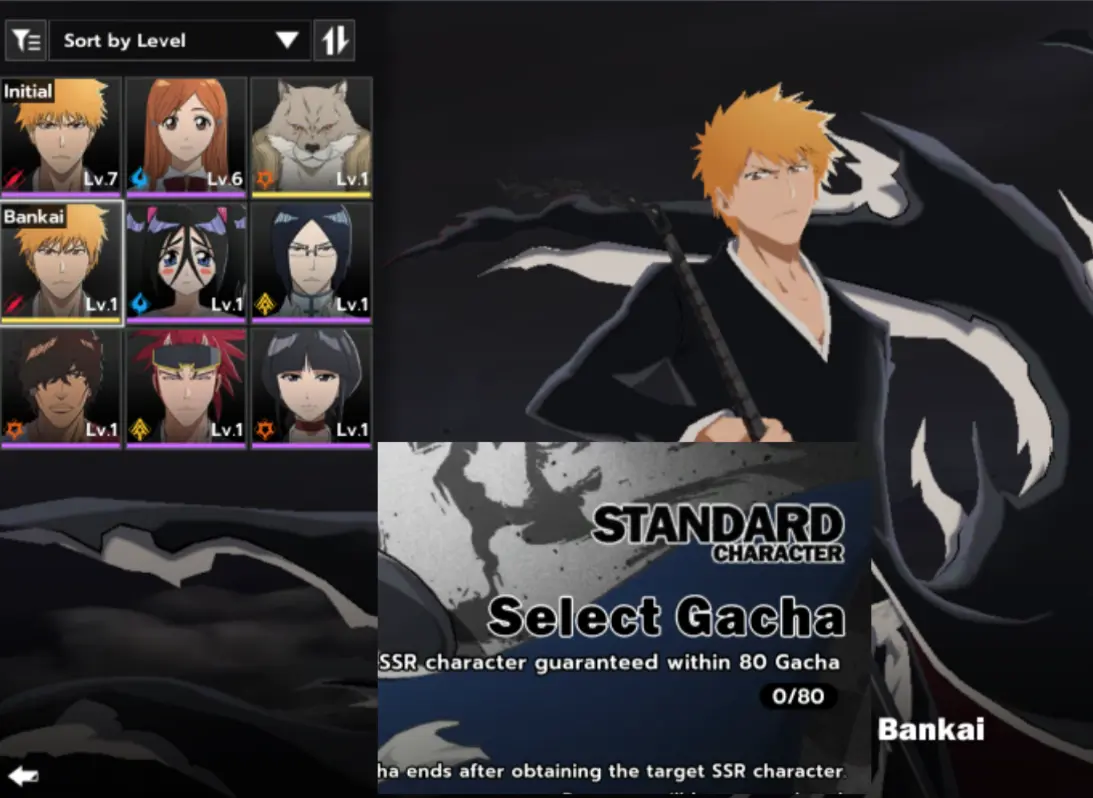Open the Sort by Level dropdown
The image size is (1093, 798).
pos(180,41)
